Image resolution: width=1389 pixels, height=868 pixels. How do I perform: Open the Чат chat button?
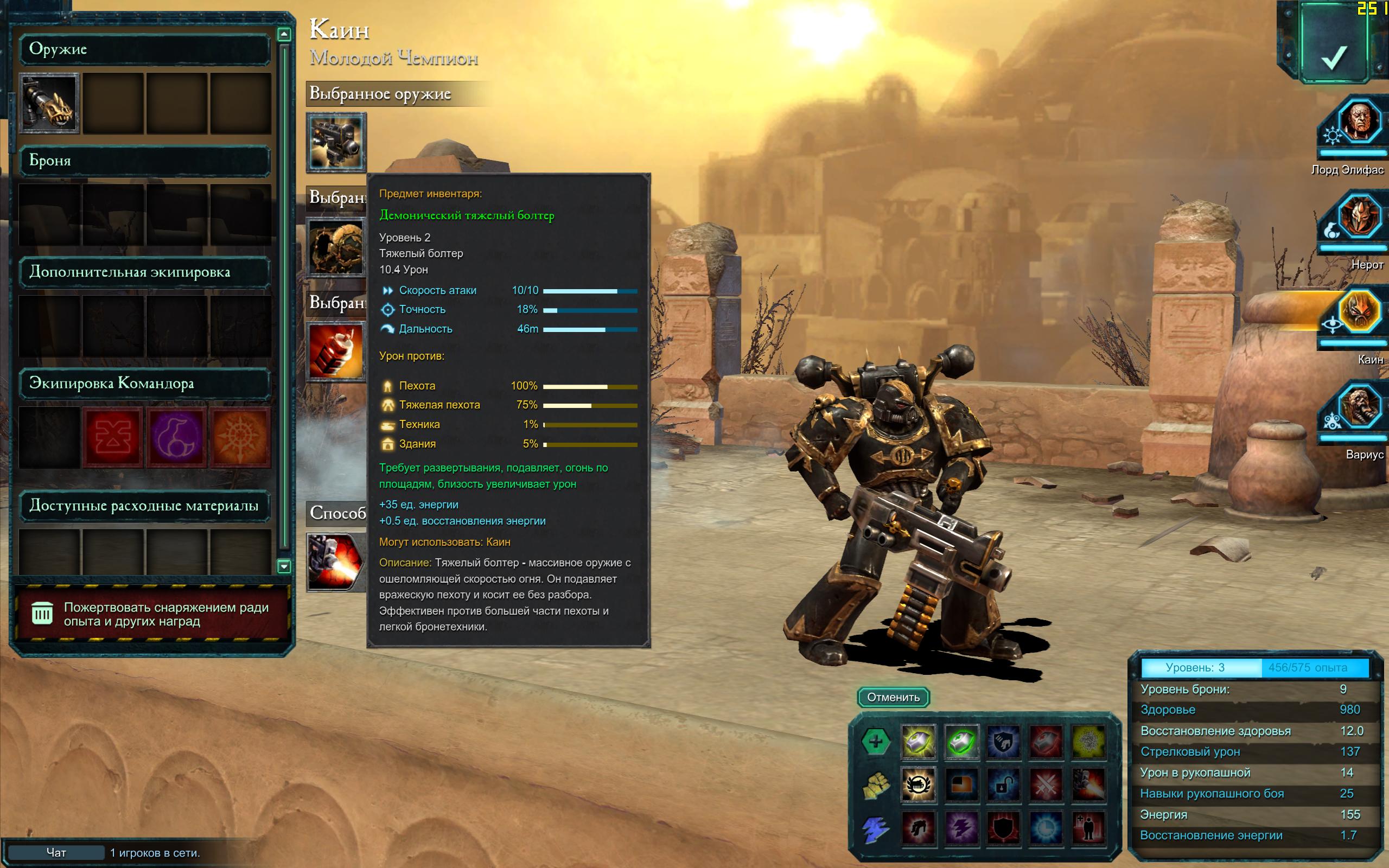click(x=56, y=853)
